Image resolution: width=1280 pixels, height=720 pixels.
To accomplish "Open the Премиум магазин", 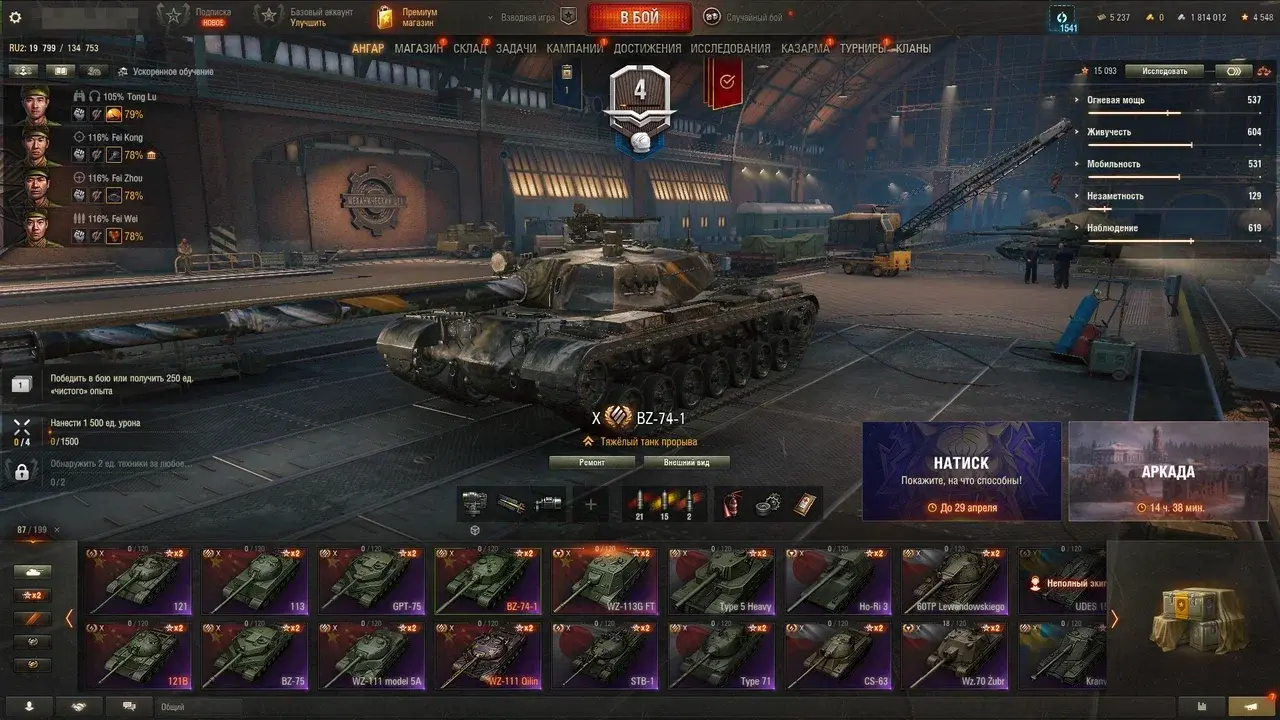I will pyautogui.click(x=408, y=17).
